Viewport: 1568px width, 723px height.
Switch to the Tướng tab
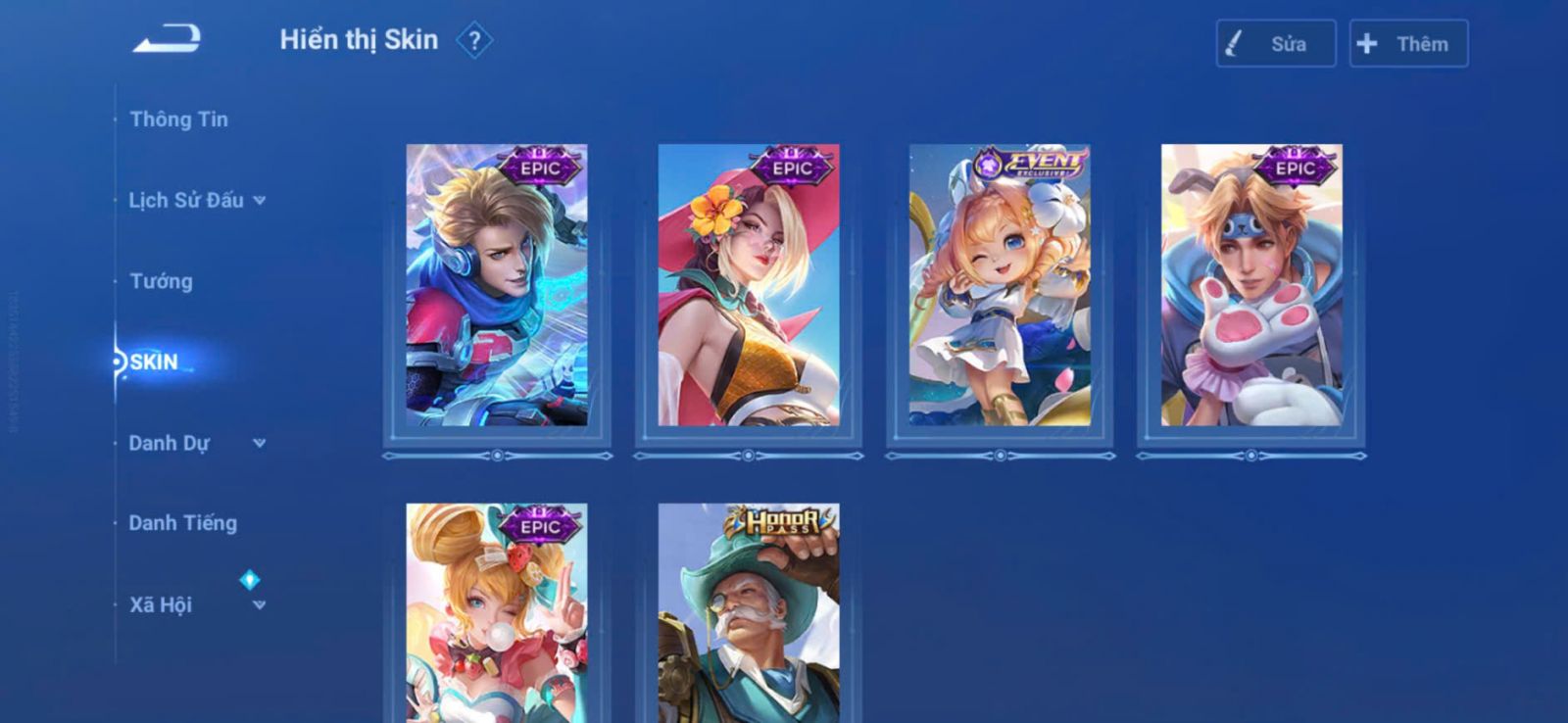(161, 282)
